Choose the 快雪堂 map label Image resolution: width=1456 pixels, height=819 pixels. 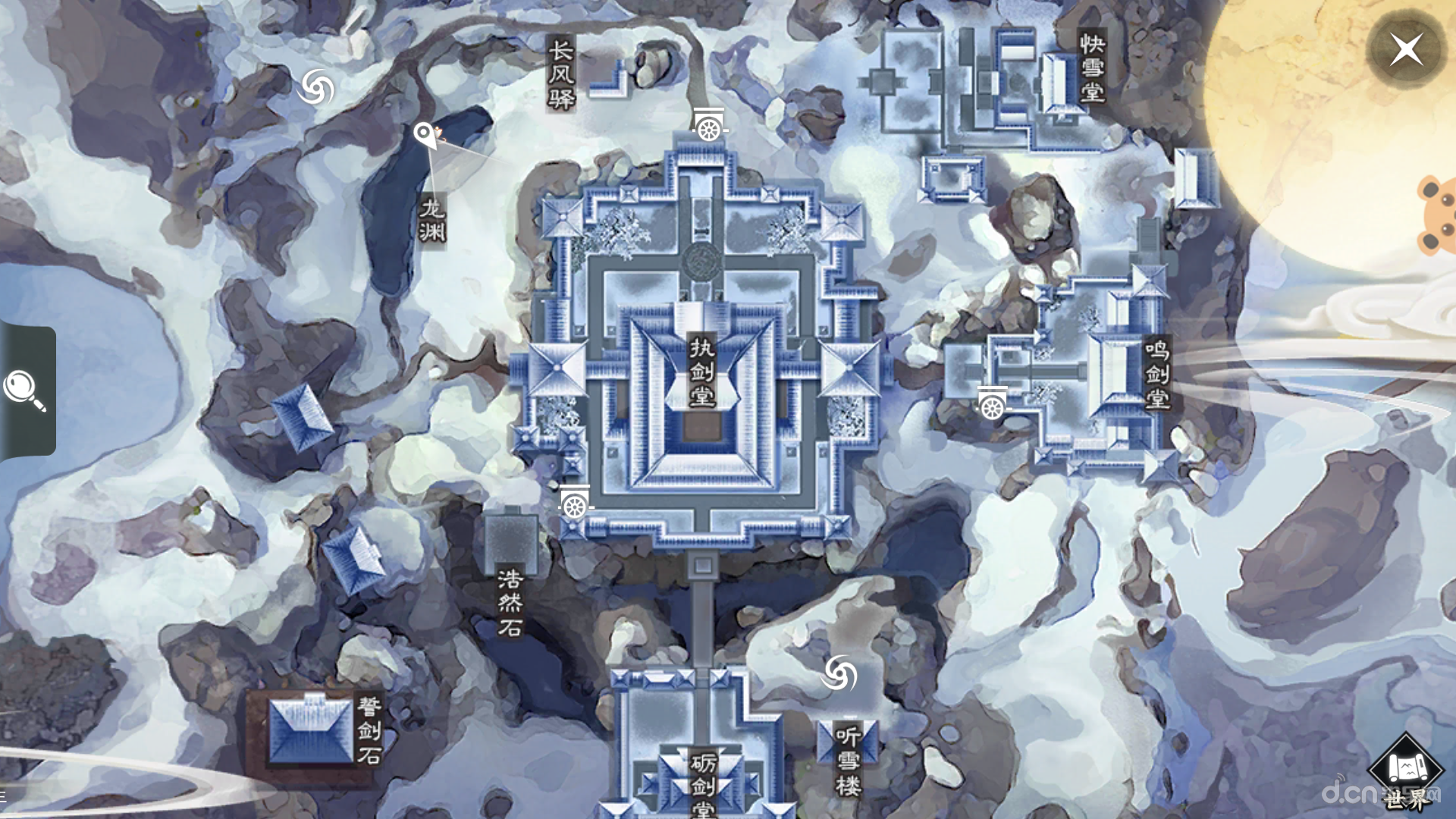point(1092,67)
